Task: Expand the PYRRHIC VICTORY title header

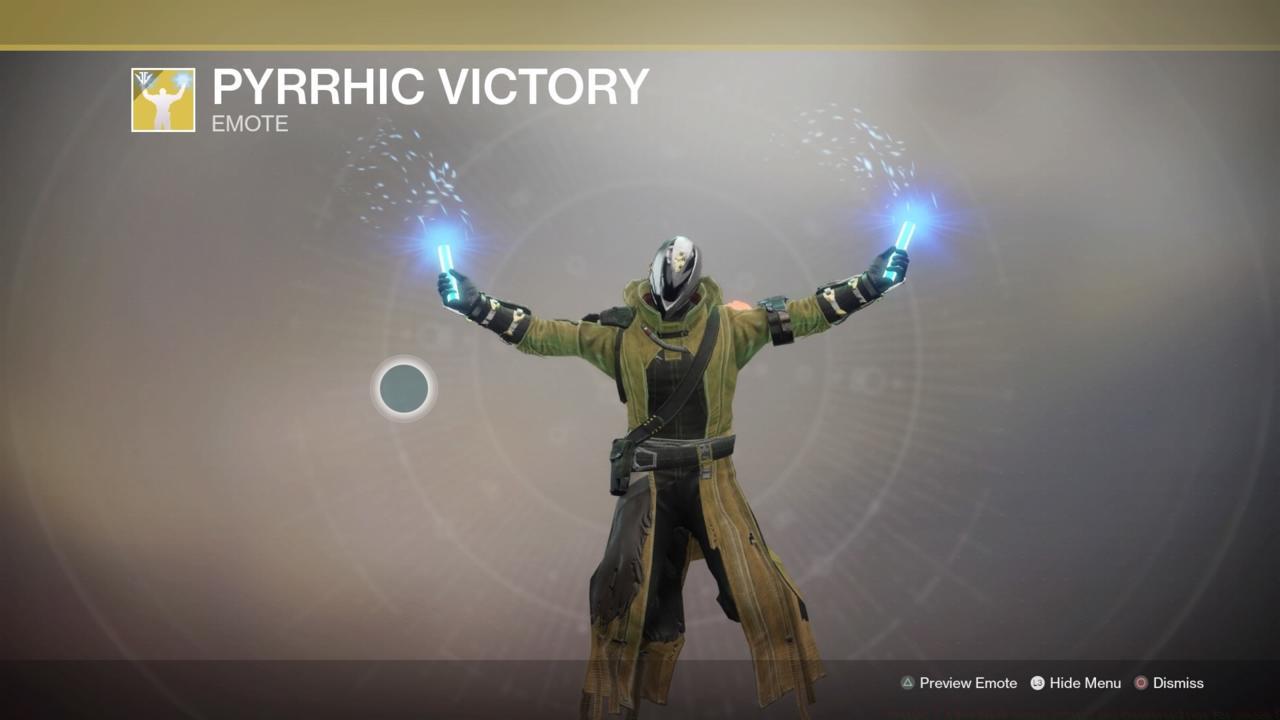Action: (430, 88)
